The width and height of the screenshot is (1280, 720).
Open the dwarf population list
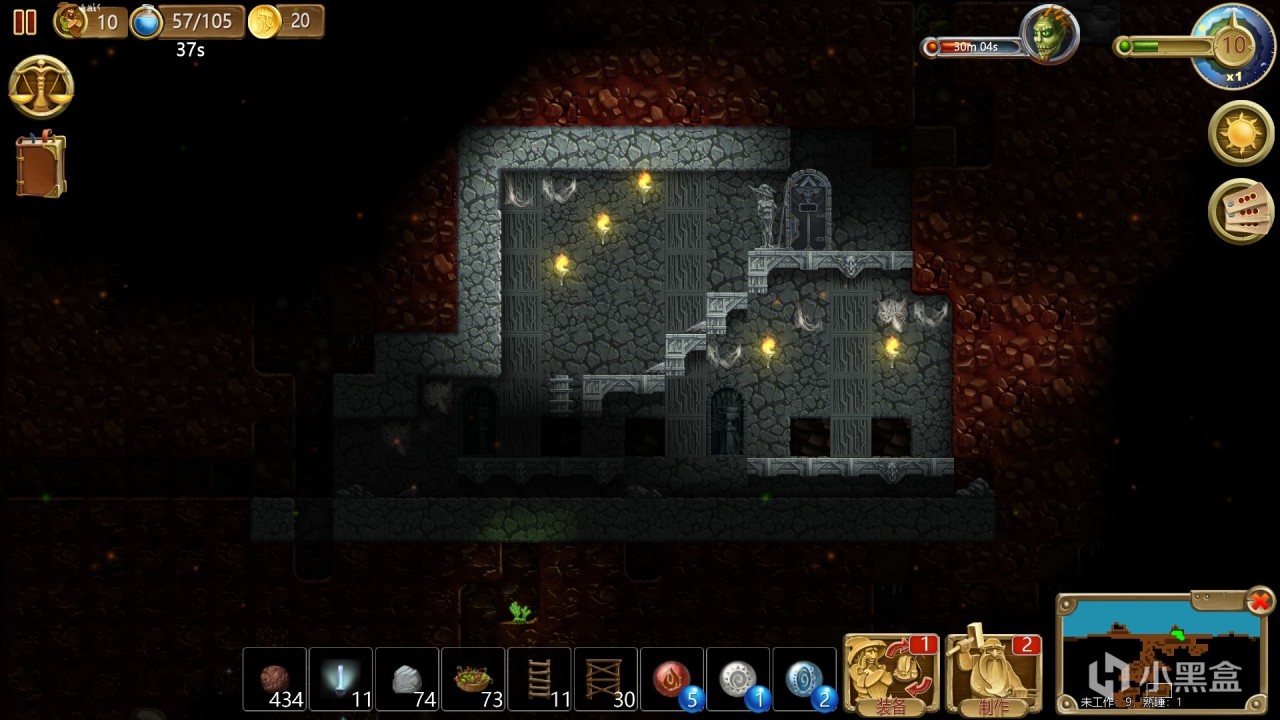(72, 21)
